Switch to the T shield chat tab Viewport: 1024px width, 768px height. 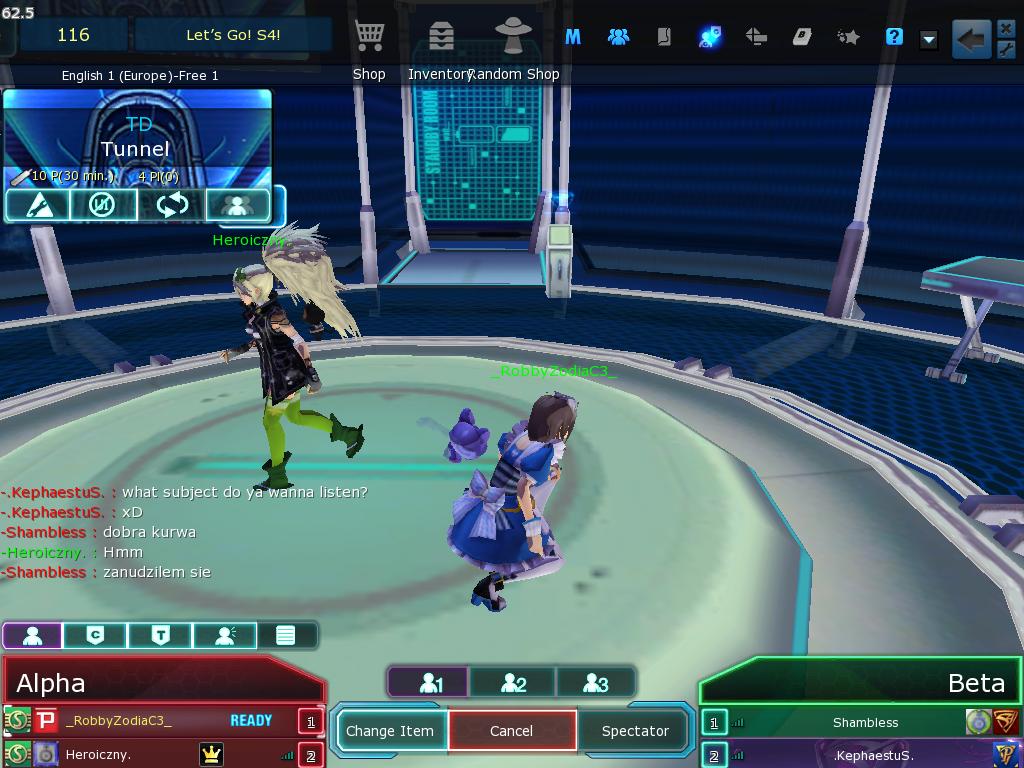click(x=160, y=635)
